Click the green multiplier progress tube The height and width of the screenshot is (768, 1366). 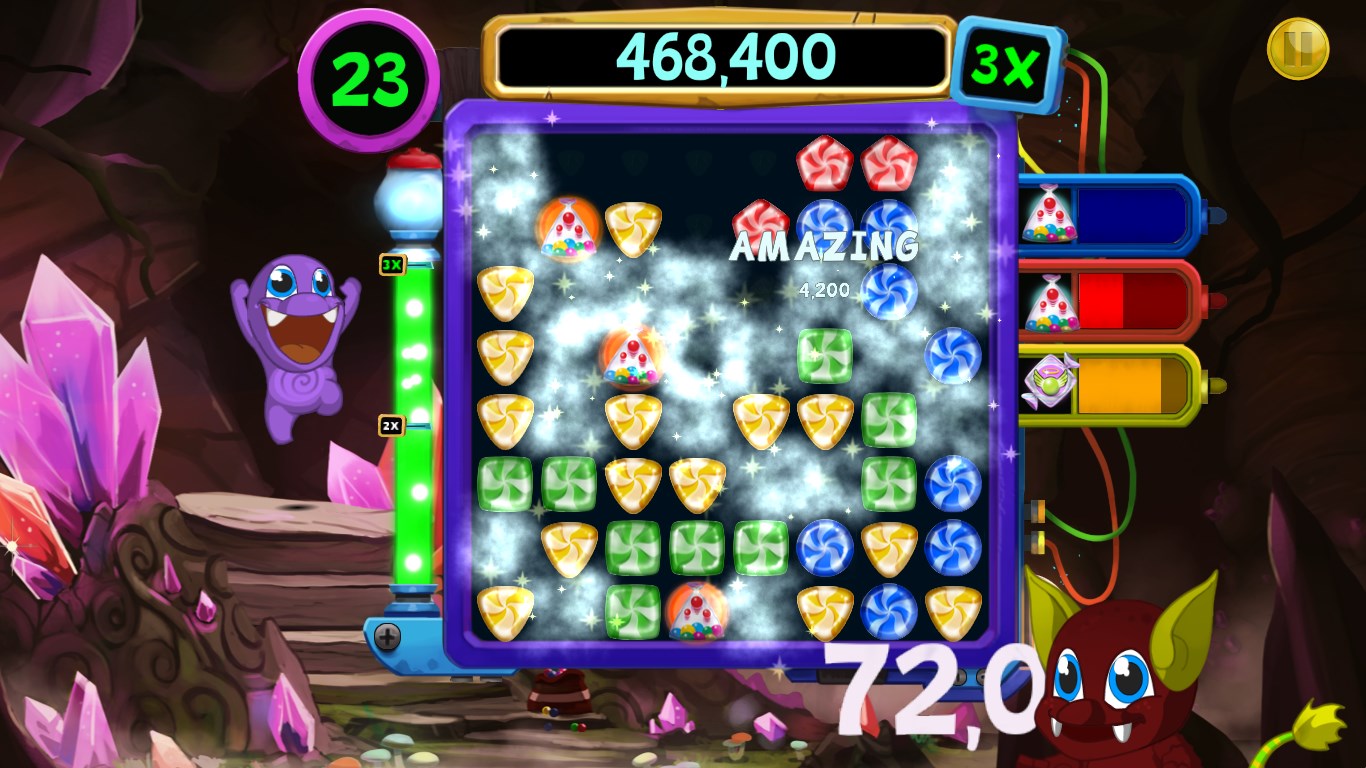(412, 450)
